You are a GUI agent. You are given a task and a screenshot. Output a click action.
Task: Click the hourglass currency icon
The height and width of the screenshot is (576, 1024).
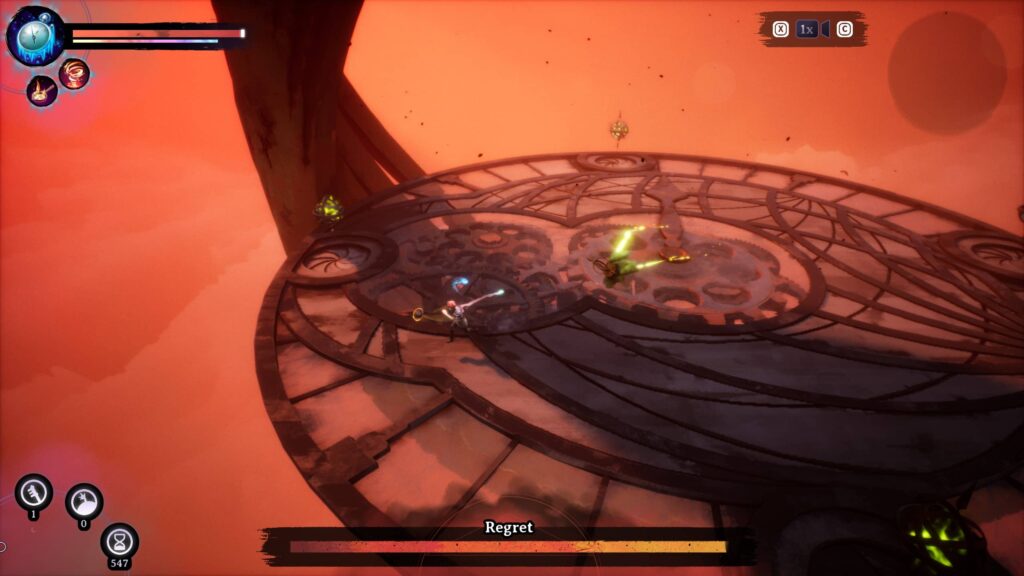point(120,541)
